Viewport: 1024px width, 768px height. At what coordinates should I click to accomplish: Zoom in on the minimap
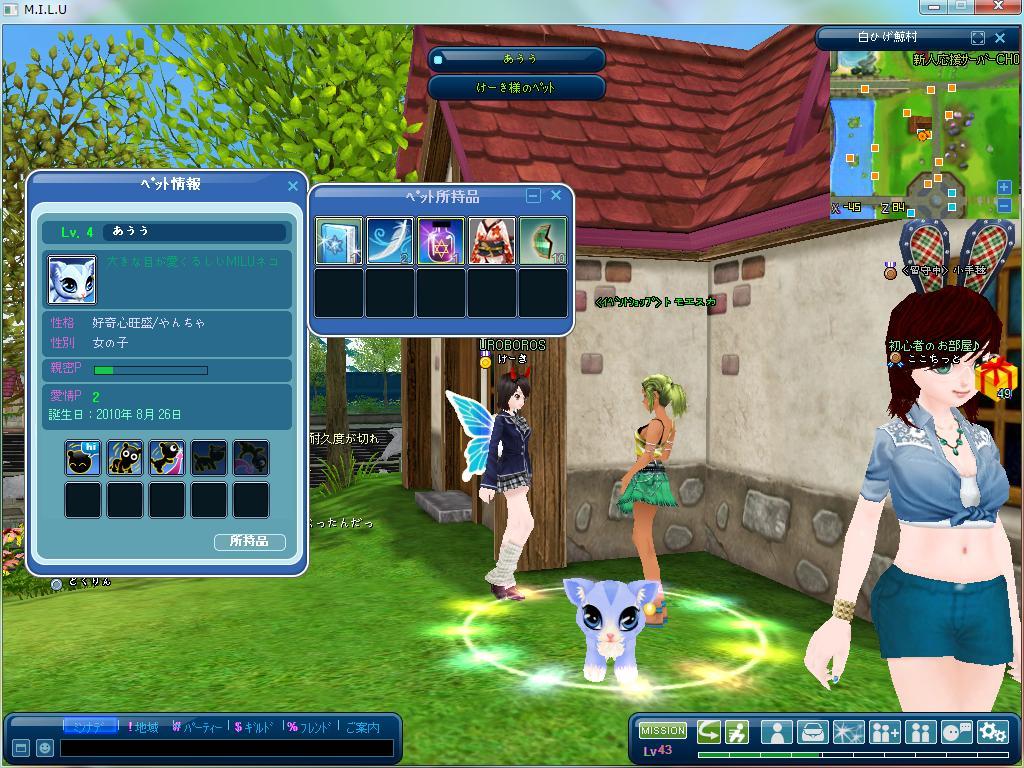pyautogui.click(x=1004, y=187)
